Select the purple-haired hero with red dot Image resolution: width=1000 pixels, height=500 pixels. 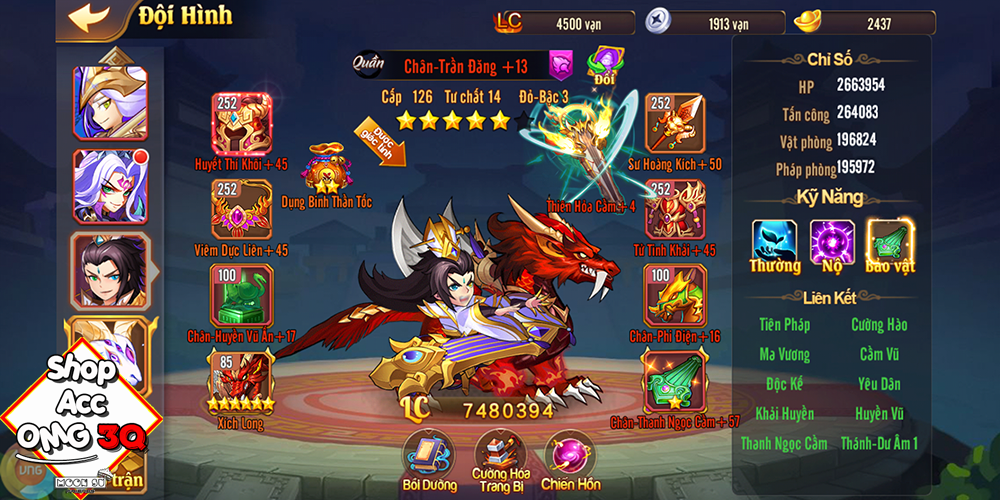coord(110,186)
